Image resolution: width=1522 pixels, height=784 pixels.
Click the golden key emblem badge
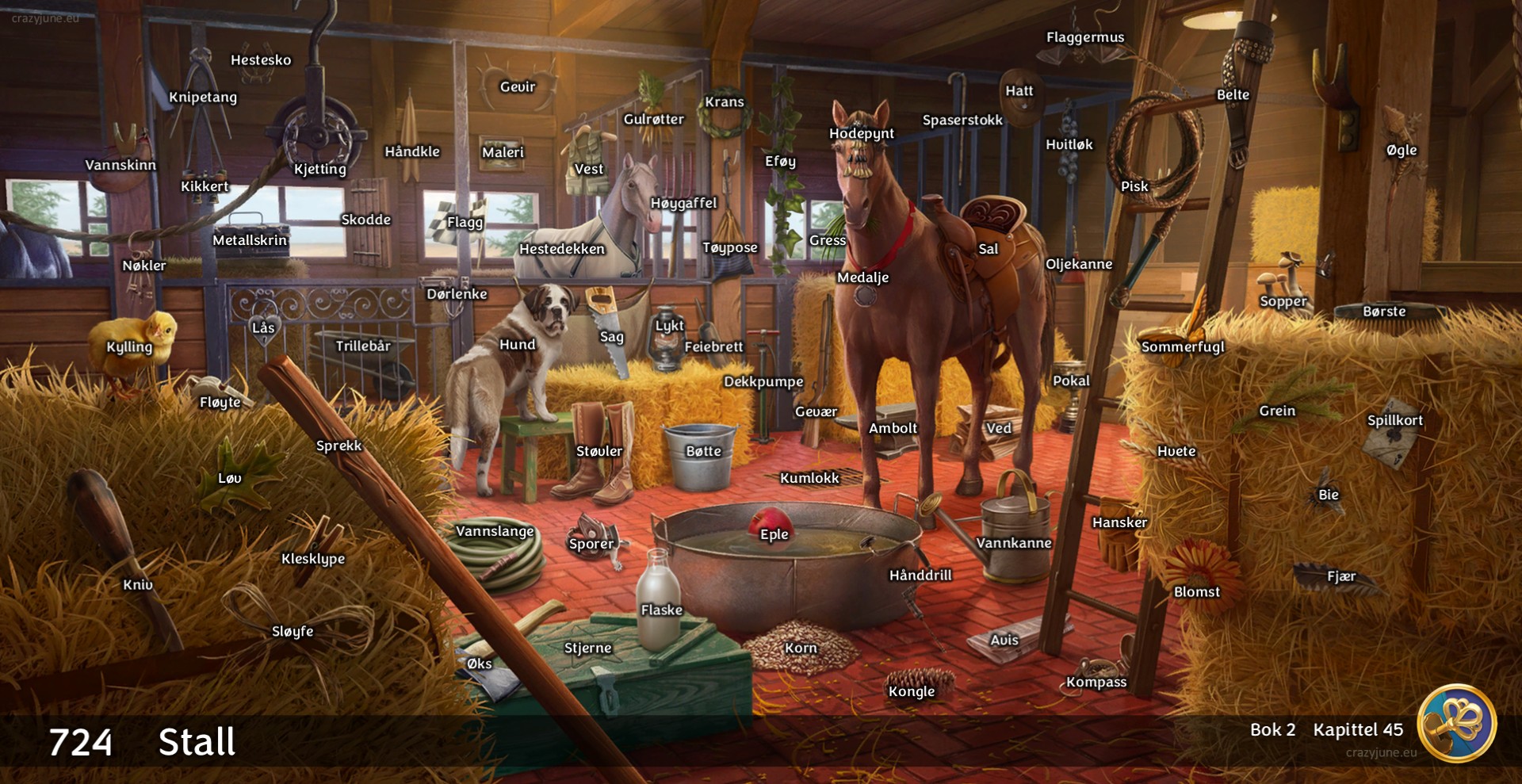coord(1457,723)
